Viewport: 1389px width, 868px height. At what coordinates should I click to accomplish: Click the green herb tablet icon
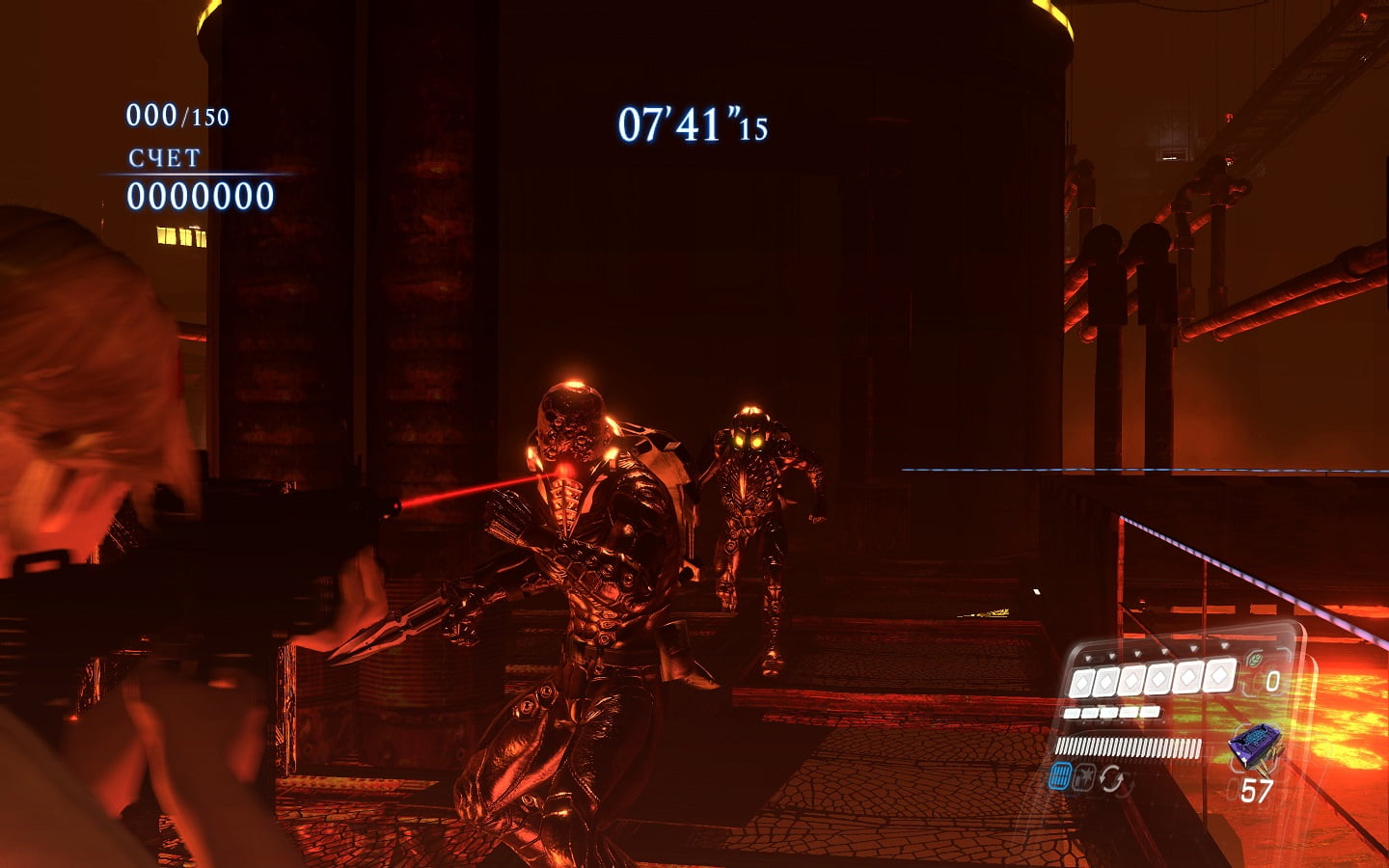pos(1255,661)
